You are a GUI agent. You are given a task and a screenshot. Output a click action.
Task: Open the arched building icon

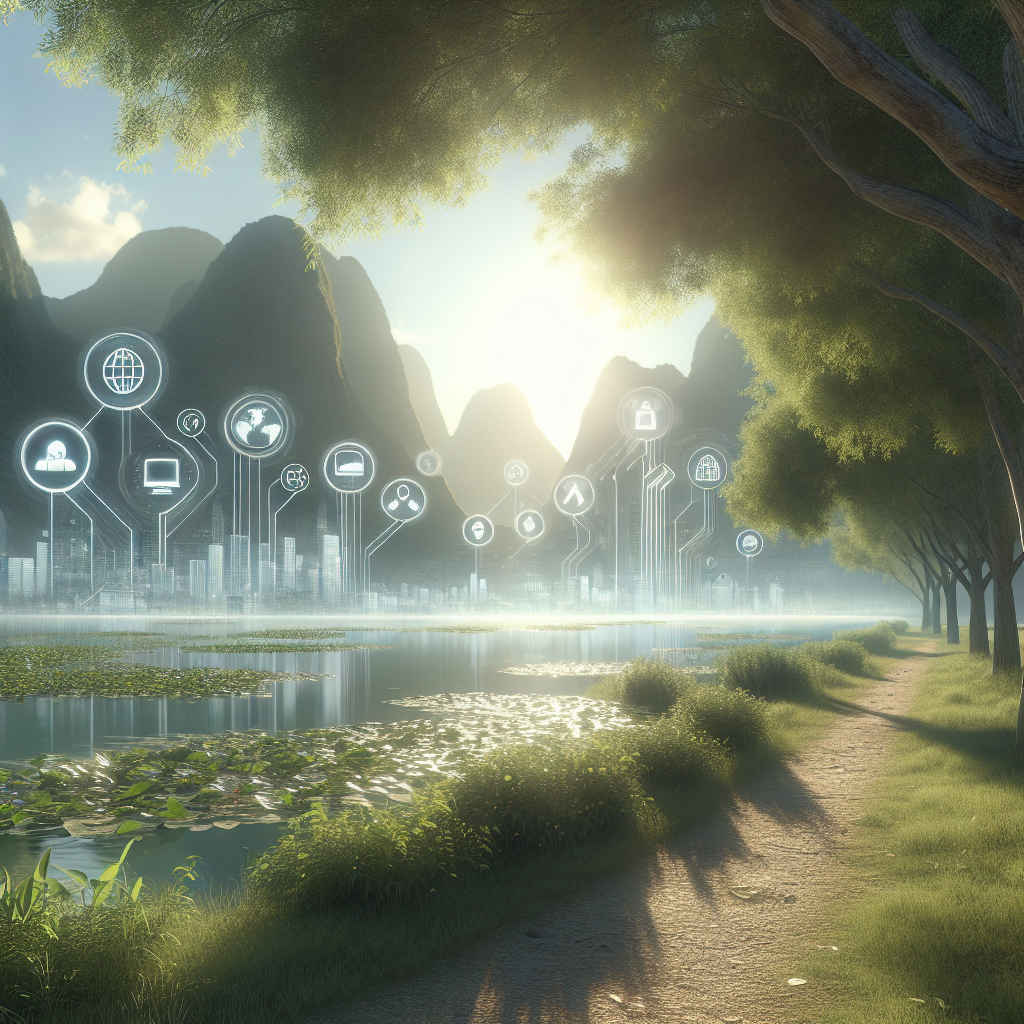(707, 468)
